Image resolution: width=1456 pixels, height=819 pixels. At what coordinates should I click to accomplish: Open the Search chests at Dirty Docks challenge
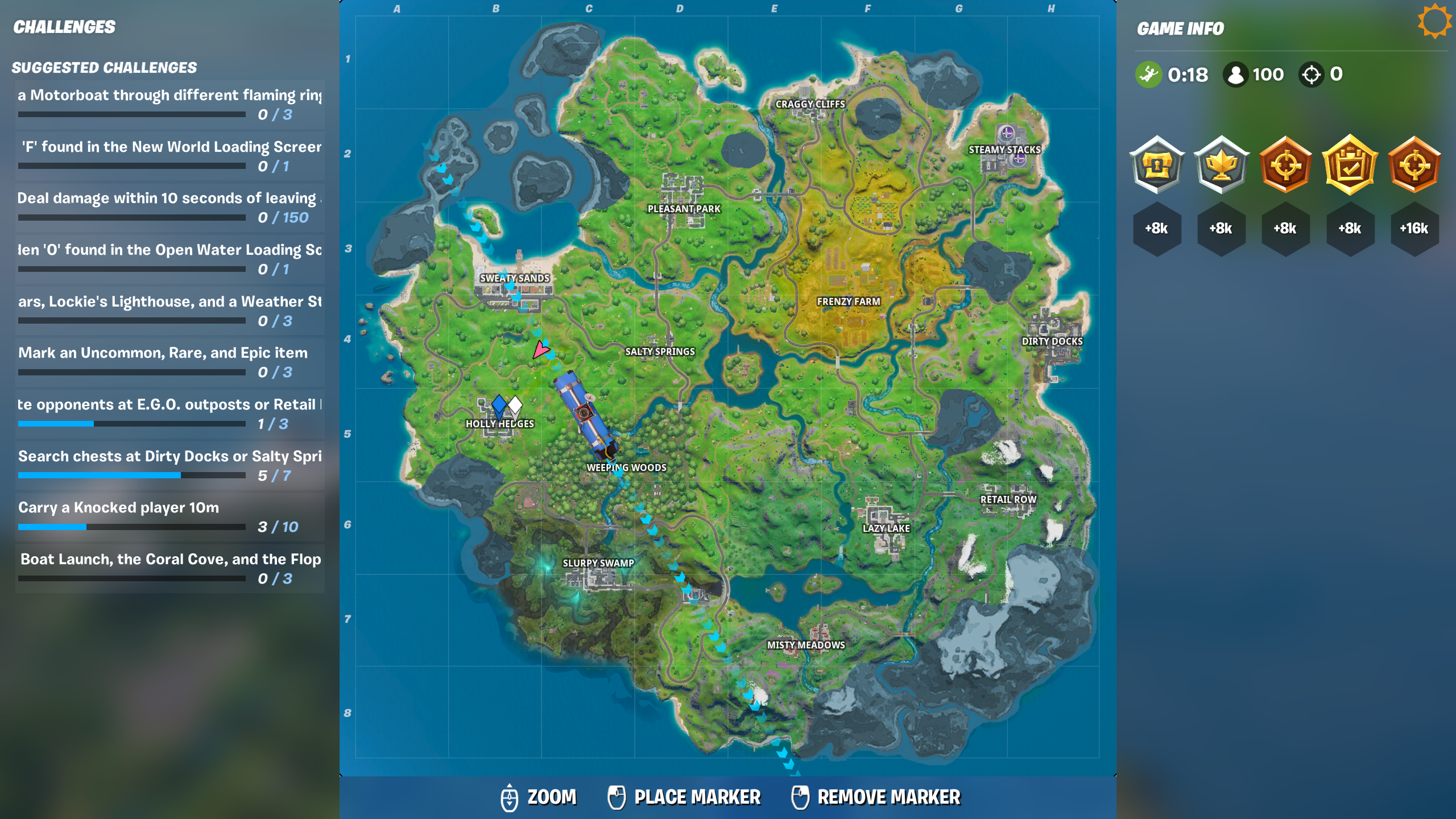[169, 464]
